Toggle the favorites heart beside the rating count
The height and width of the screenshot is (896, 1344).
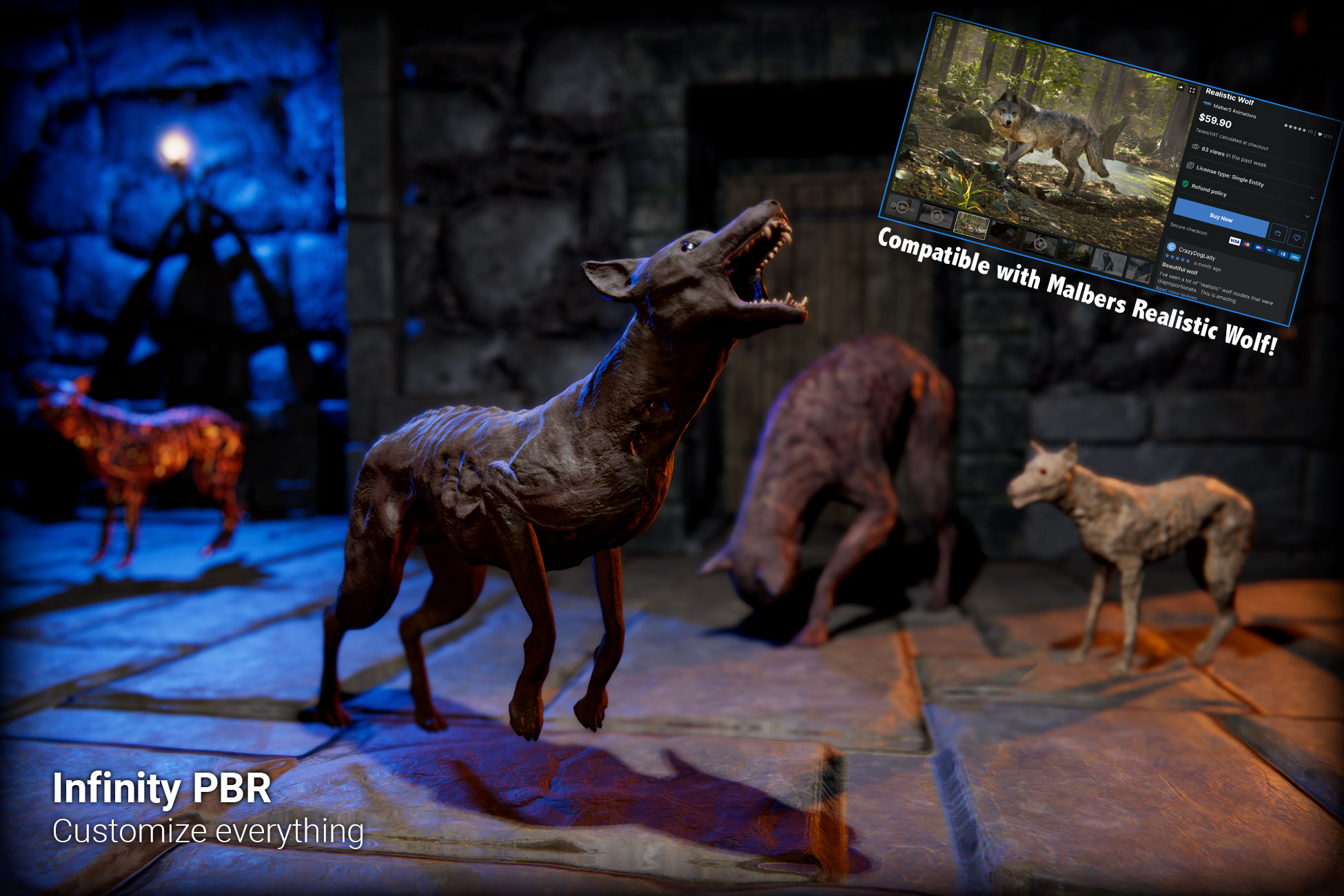pyautogui.click(x=1321, y=134)
